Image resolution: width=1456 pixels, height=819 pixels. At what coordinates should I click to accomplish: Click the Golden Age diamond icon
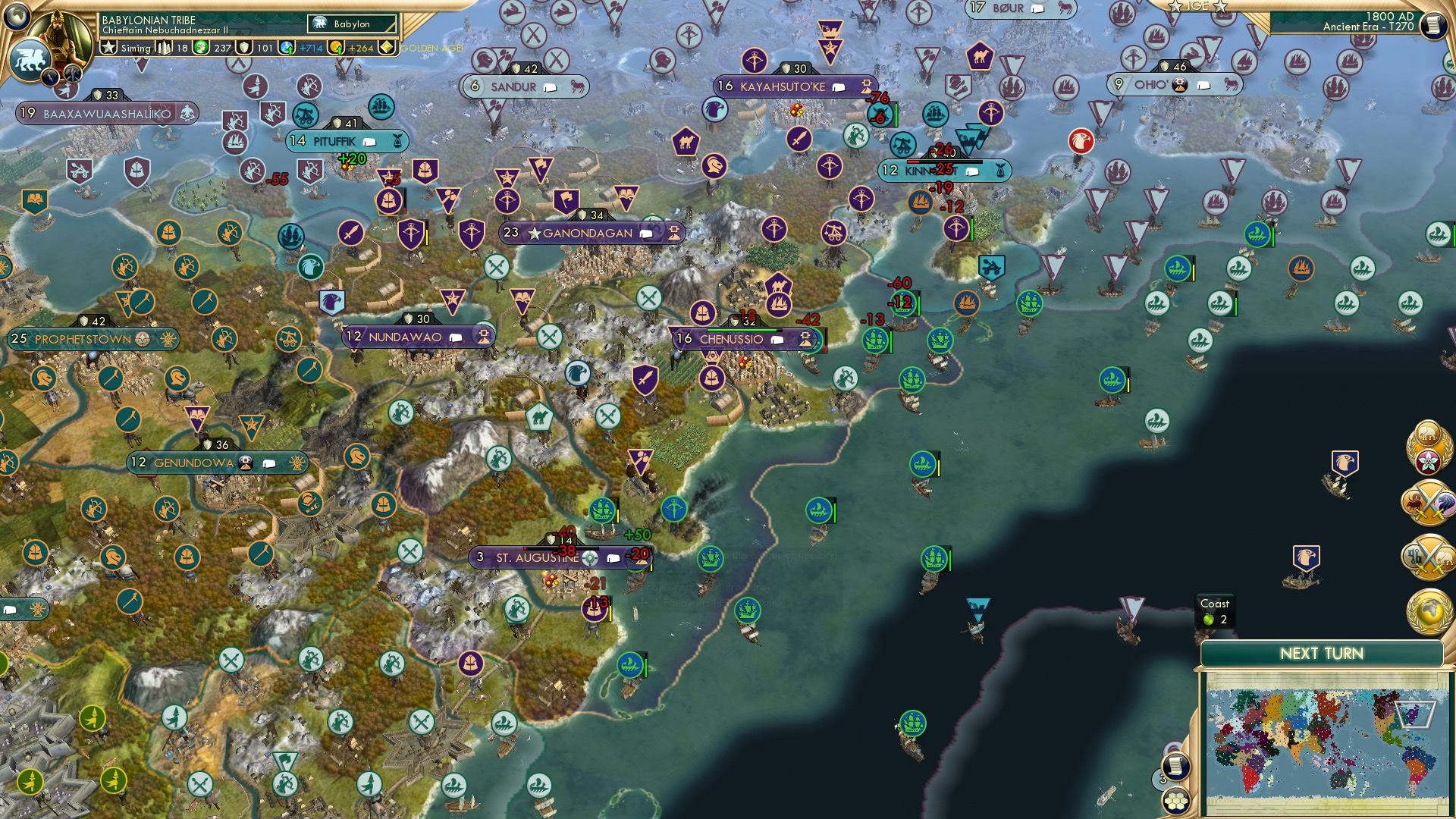point(387,48)
